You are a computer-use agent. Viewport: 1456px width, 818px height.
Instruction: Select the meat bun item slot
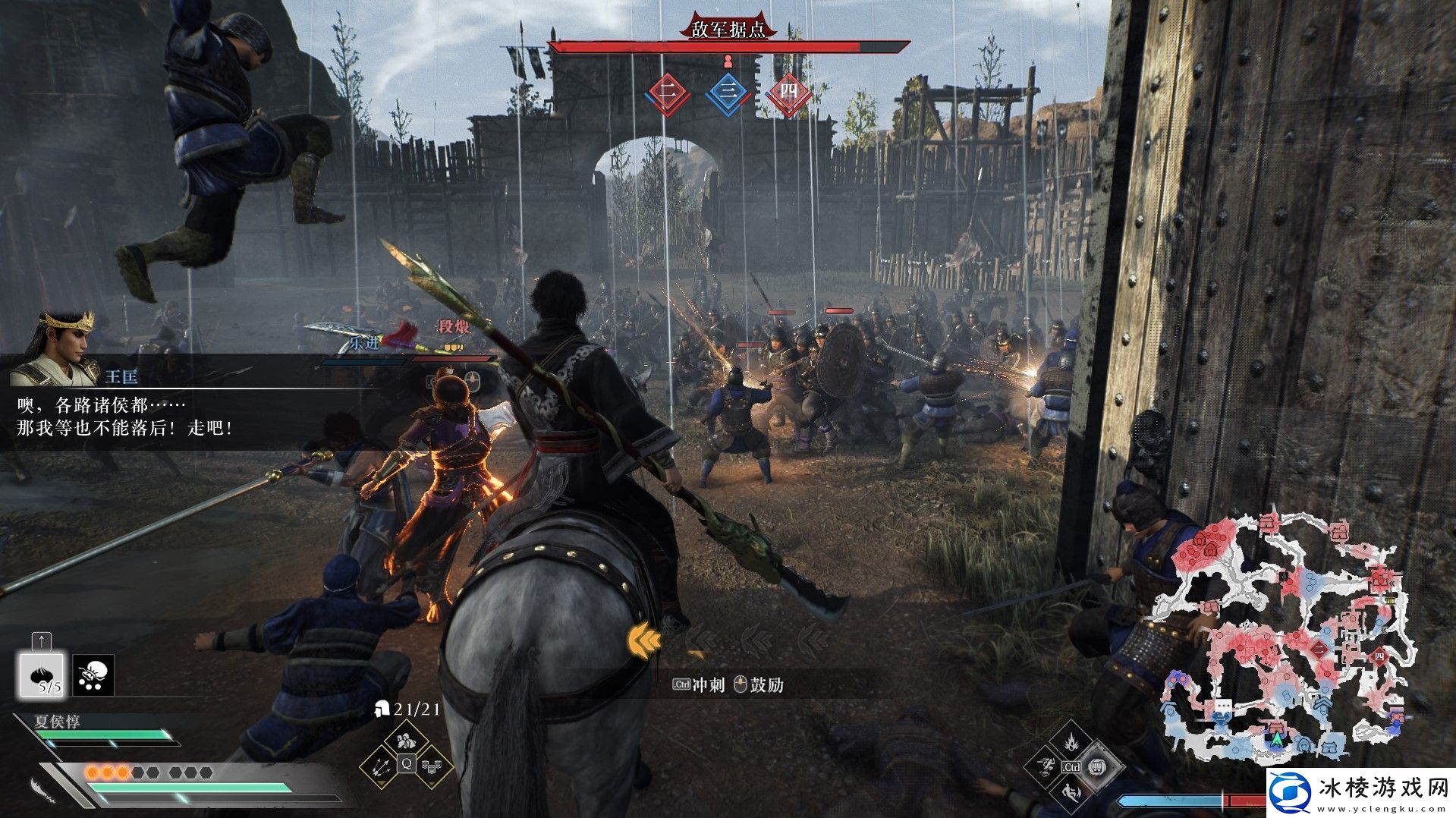coord(42,675)
